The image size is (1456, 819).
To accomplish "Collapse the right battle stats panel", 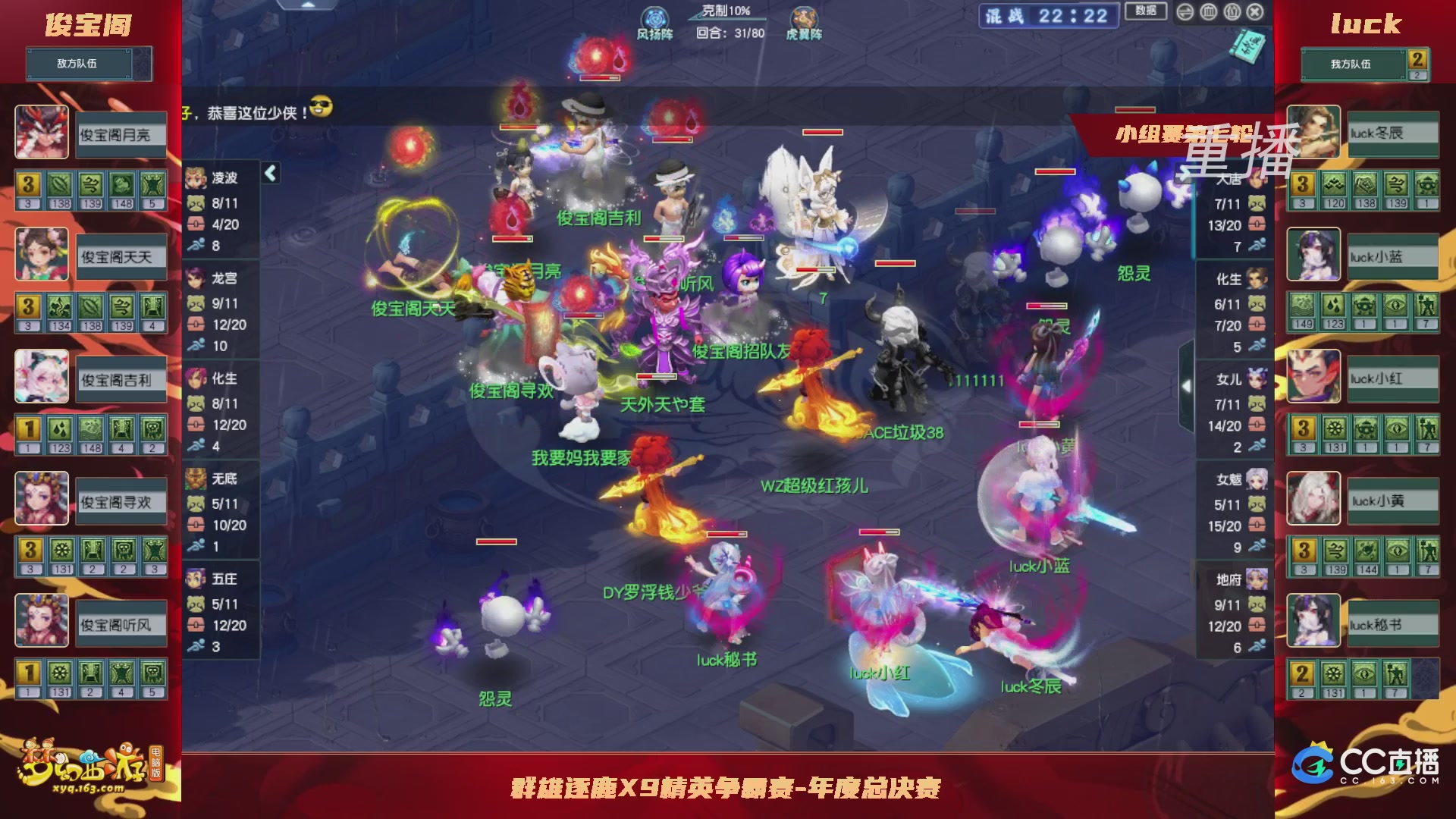I will point(1184,173).
